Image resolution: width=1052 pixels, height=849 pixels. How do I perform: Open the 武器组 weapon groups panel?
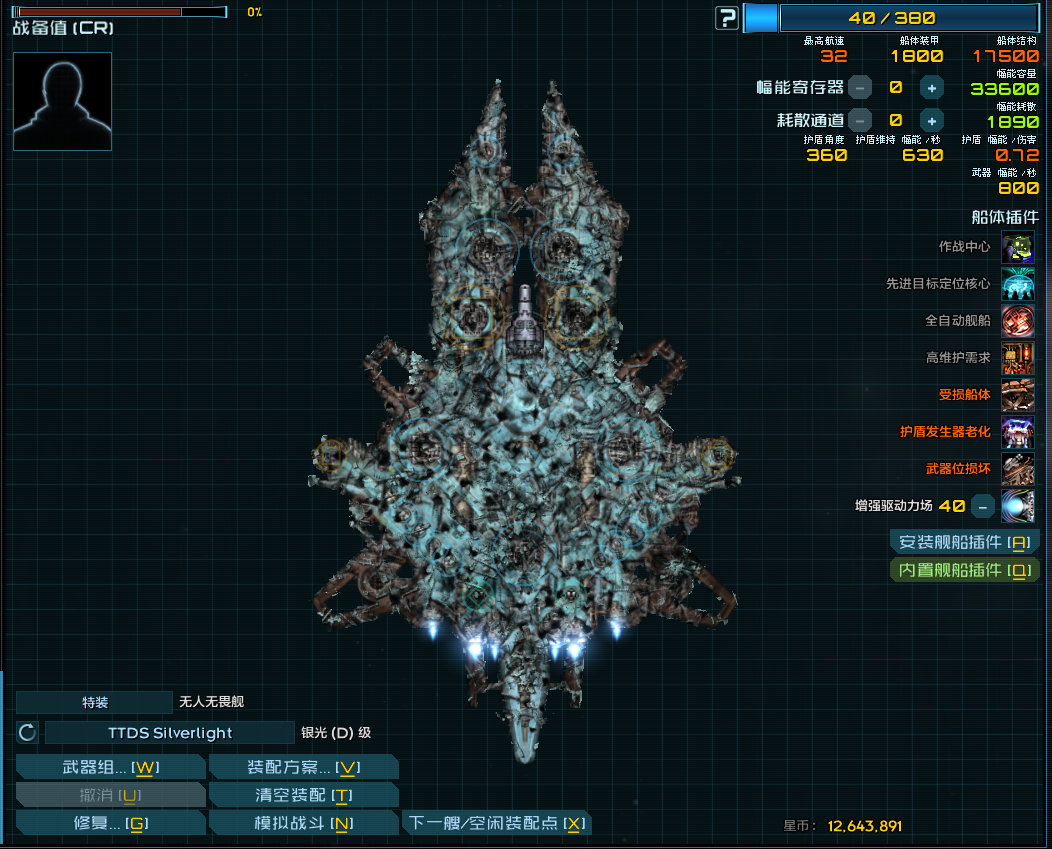[111, 768]
